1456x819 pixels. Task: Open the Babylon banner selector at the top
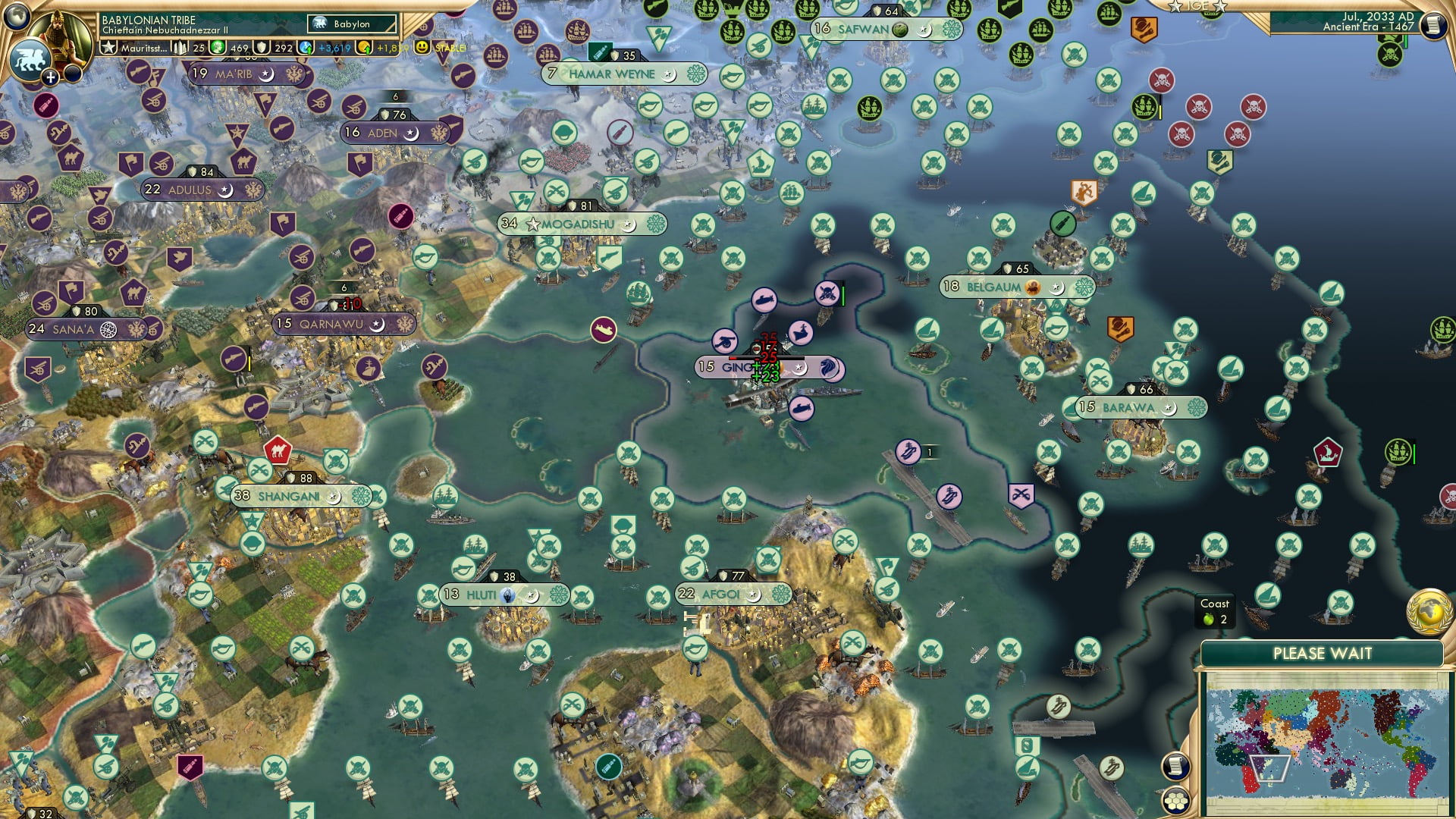click(351, 24)
